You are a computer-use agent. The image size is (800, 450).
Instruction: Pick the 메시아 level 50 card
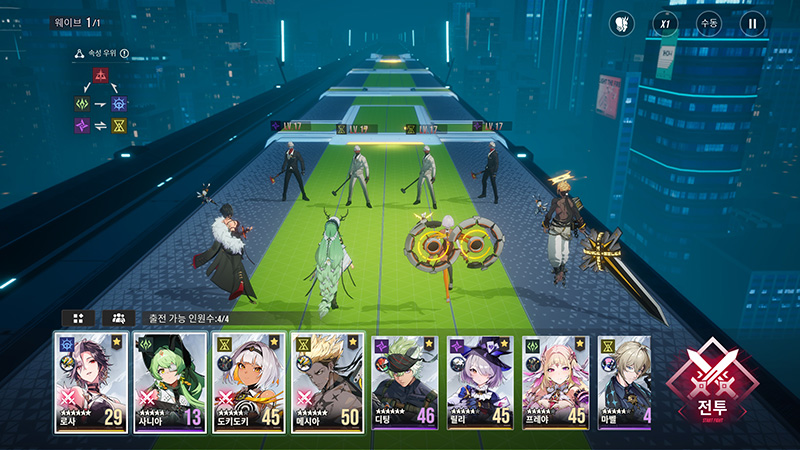point(327,383)
